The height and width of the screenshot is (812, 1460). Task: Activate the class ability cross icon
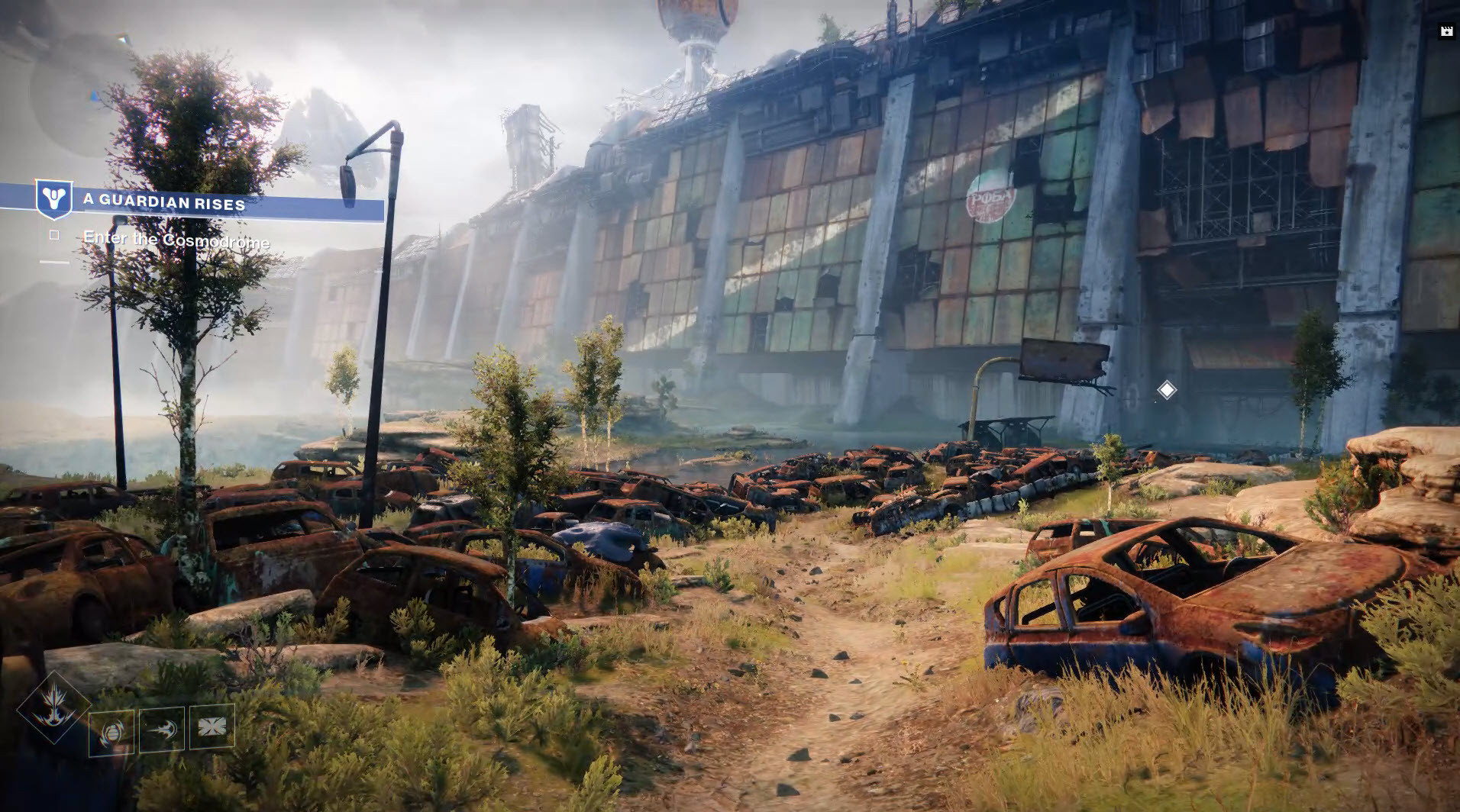[212, 727]
